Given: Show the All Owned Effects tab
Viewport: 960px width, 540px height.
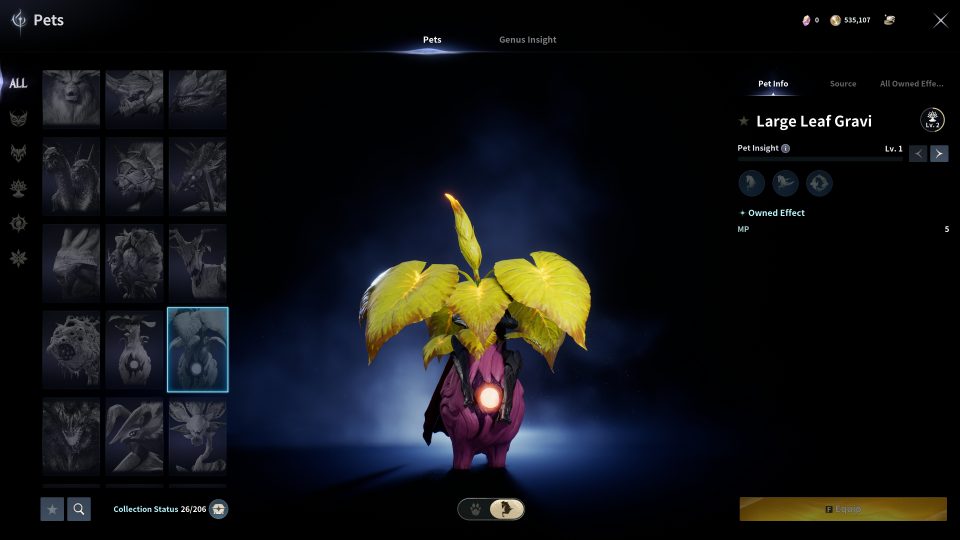Looking at the screenshot, I should click(912, 84).
